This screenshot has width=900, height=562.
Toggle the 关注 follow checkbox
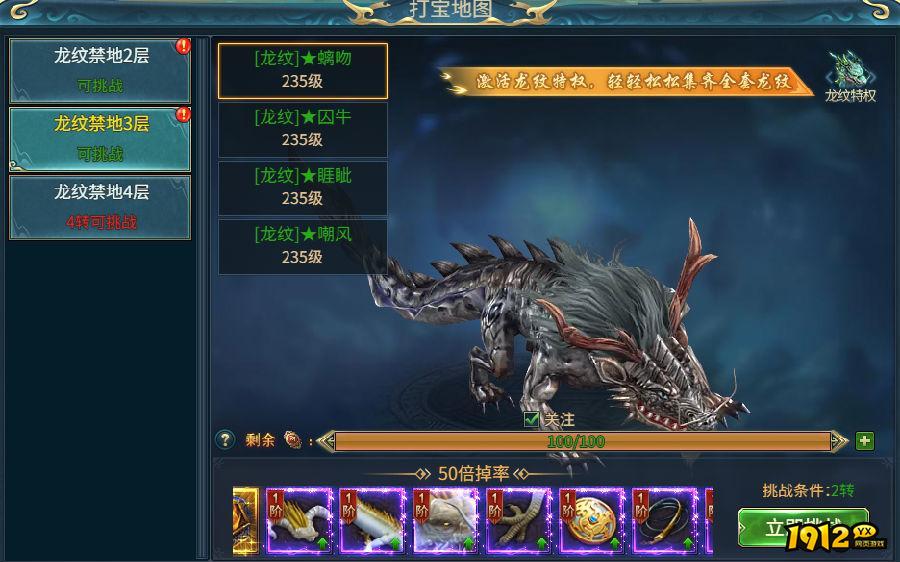click(x=532, y=420)
